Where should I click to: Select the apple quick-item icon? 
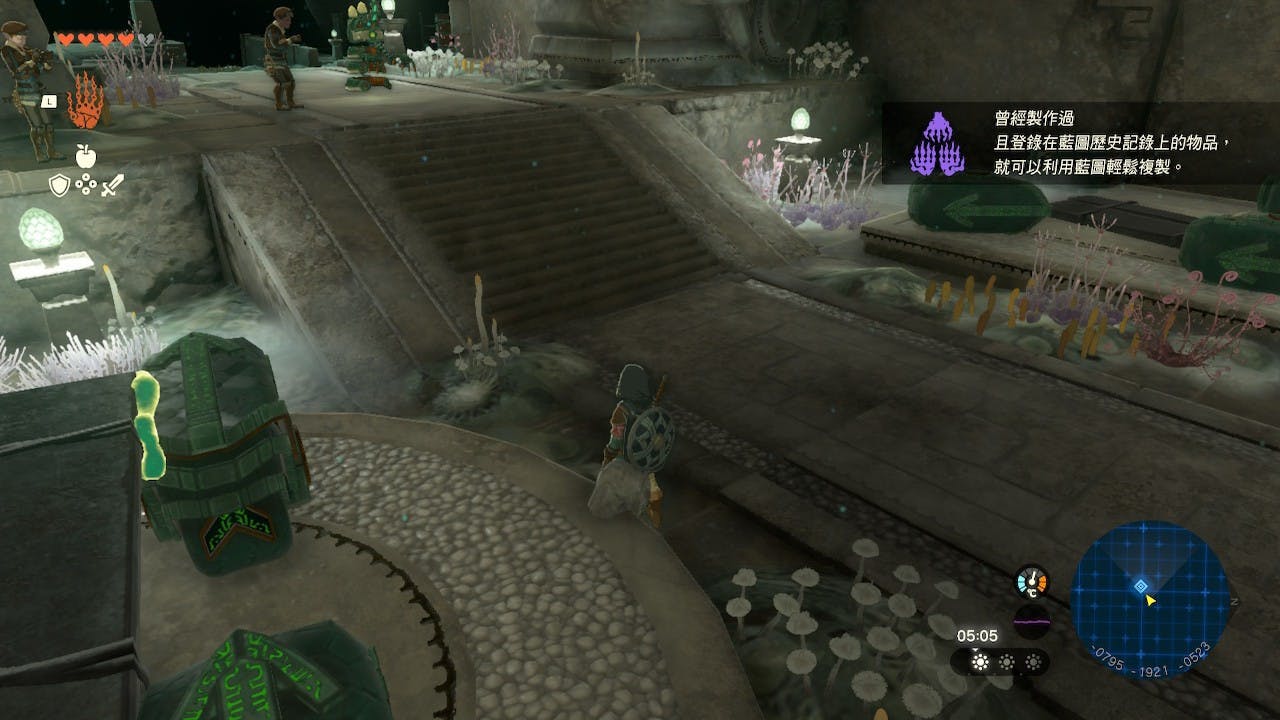tap(85, 155)
